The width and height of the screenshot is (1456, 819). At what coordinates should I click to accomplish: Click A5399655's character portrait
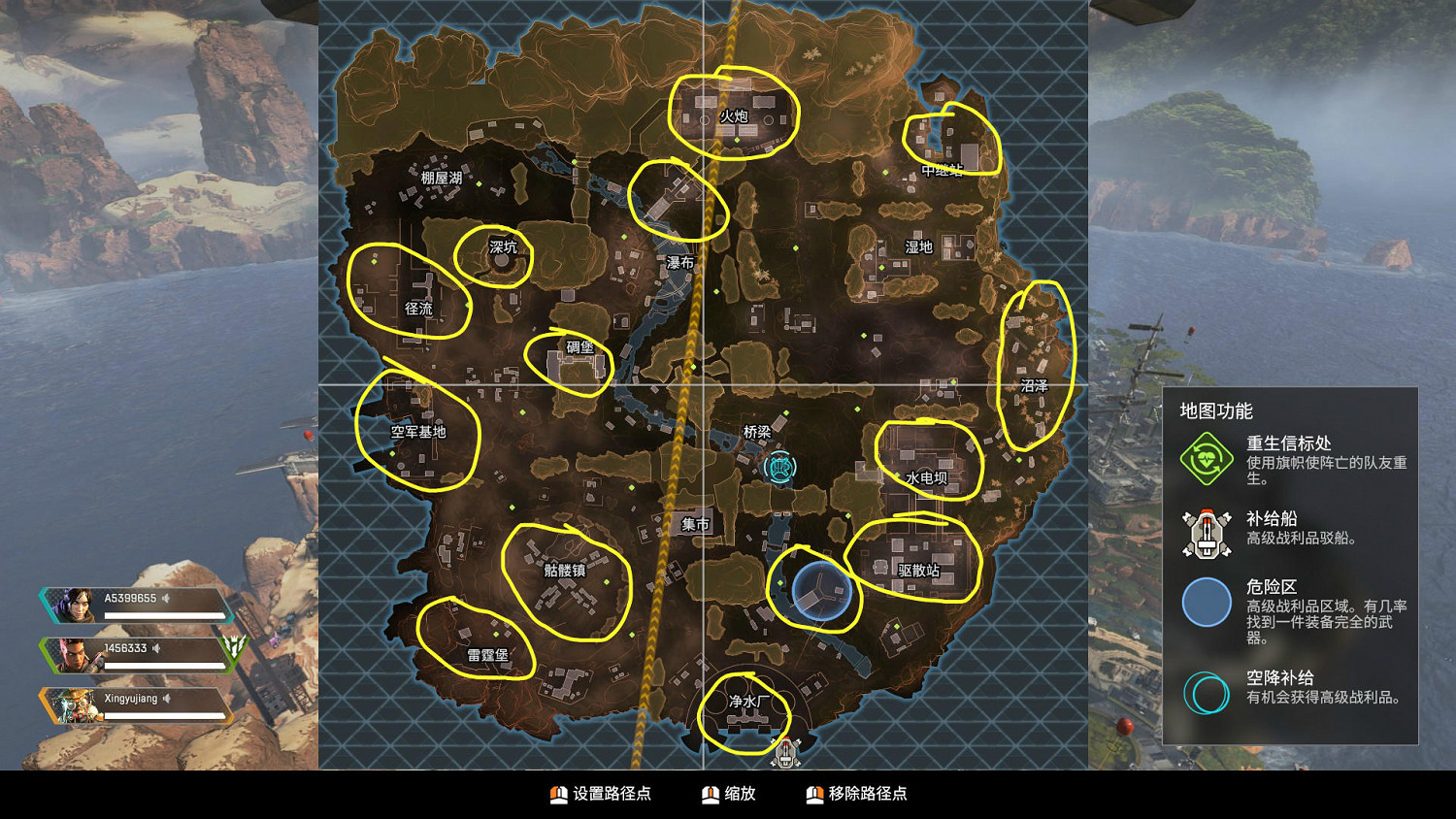pos(76,606)
